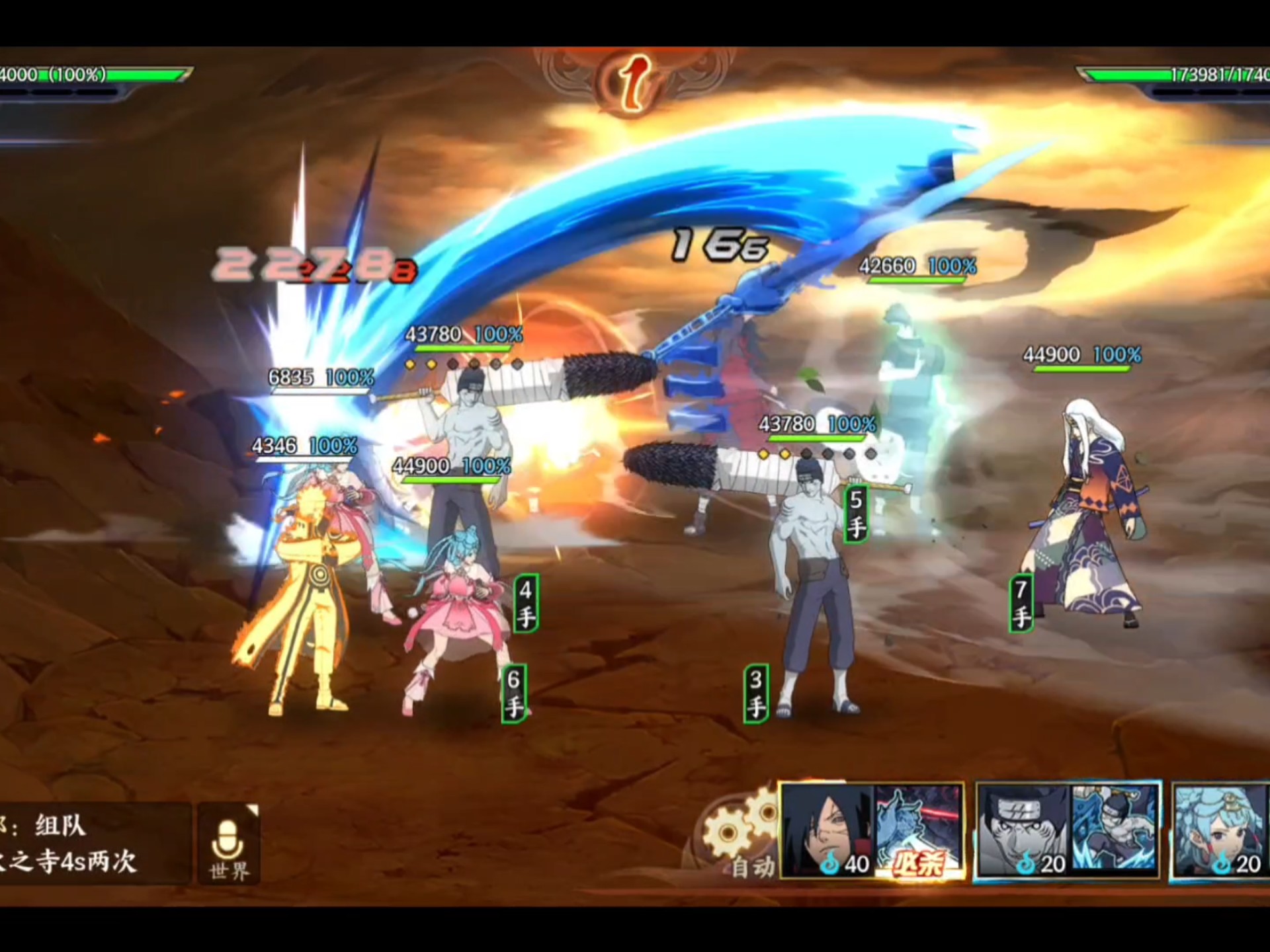Image resolution: width=1270 pixels, height=952 pixels.
Task: Select the Kisame portrait card costing 20 chakra
Action: [x=1023, y=830]
